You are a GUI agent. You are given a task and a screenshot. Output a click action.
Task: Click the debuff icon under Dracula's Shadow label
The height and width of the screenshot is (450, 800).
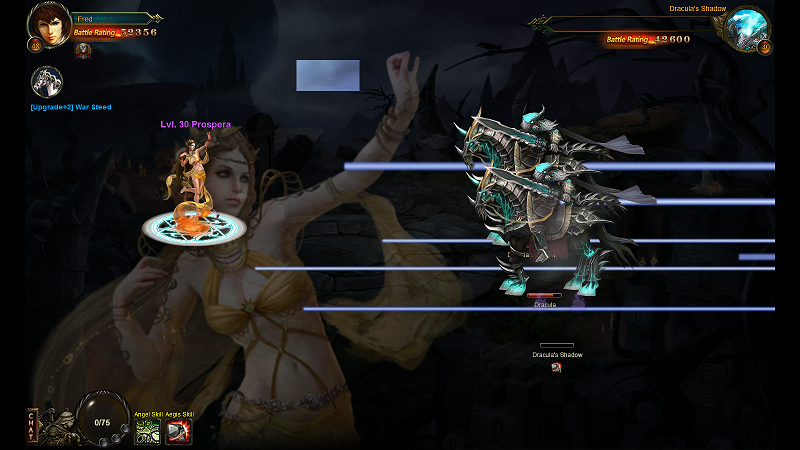tap(556, 367)
